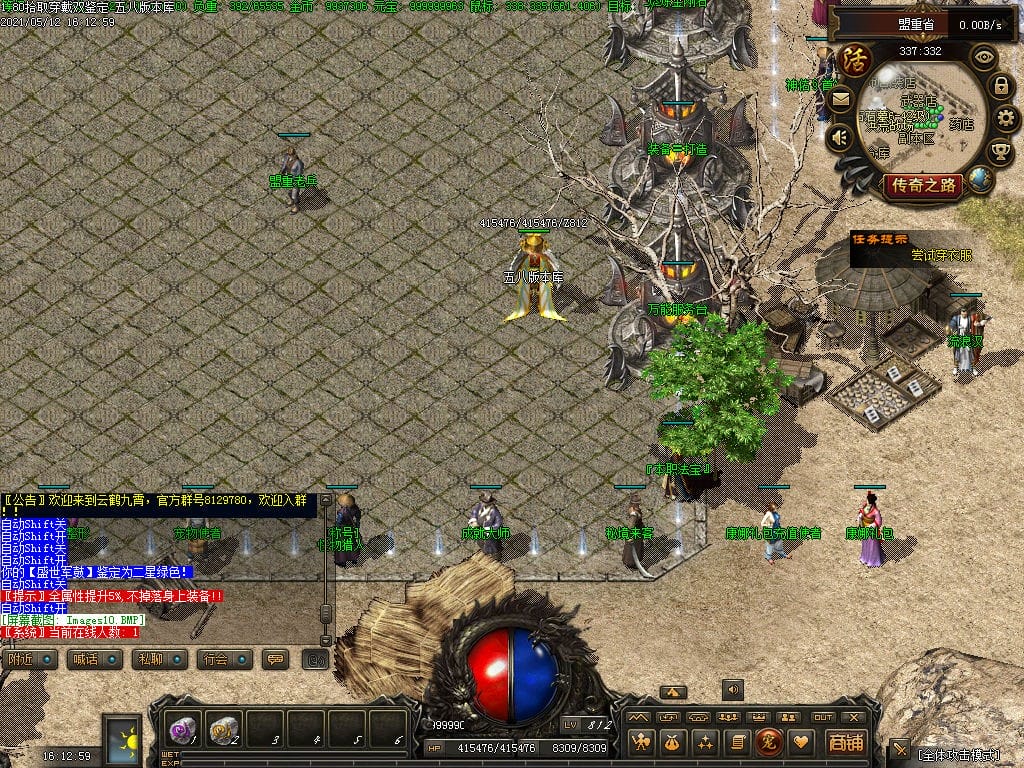Open the bag inventory icon

coord(673,742)
